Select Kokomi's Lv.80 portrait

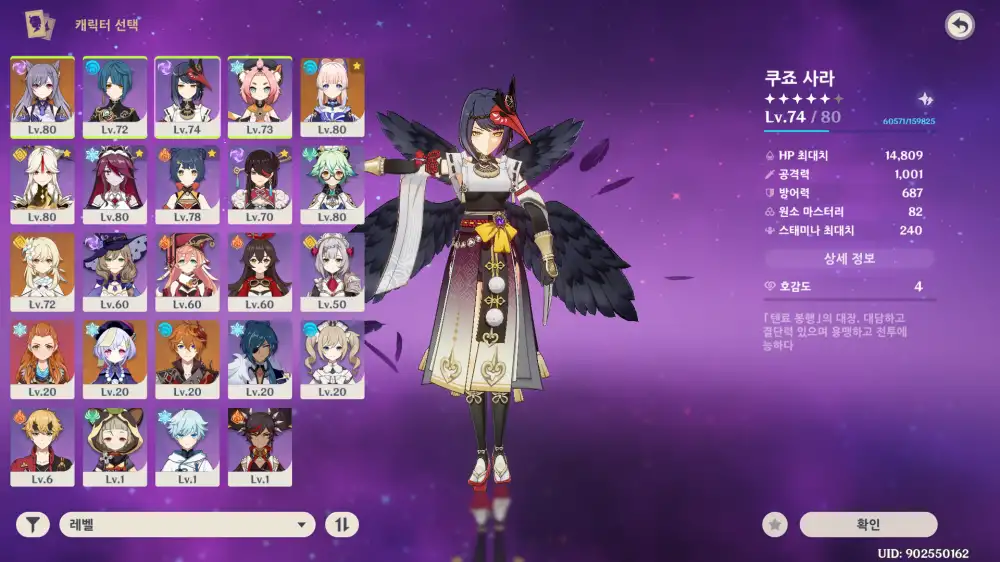coord(332,95)
